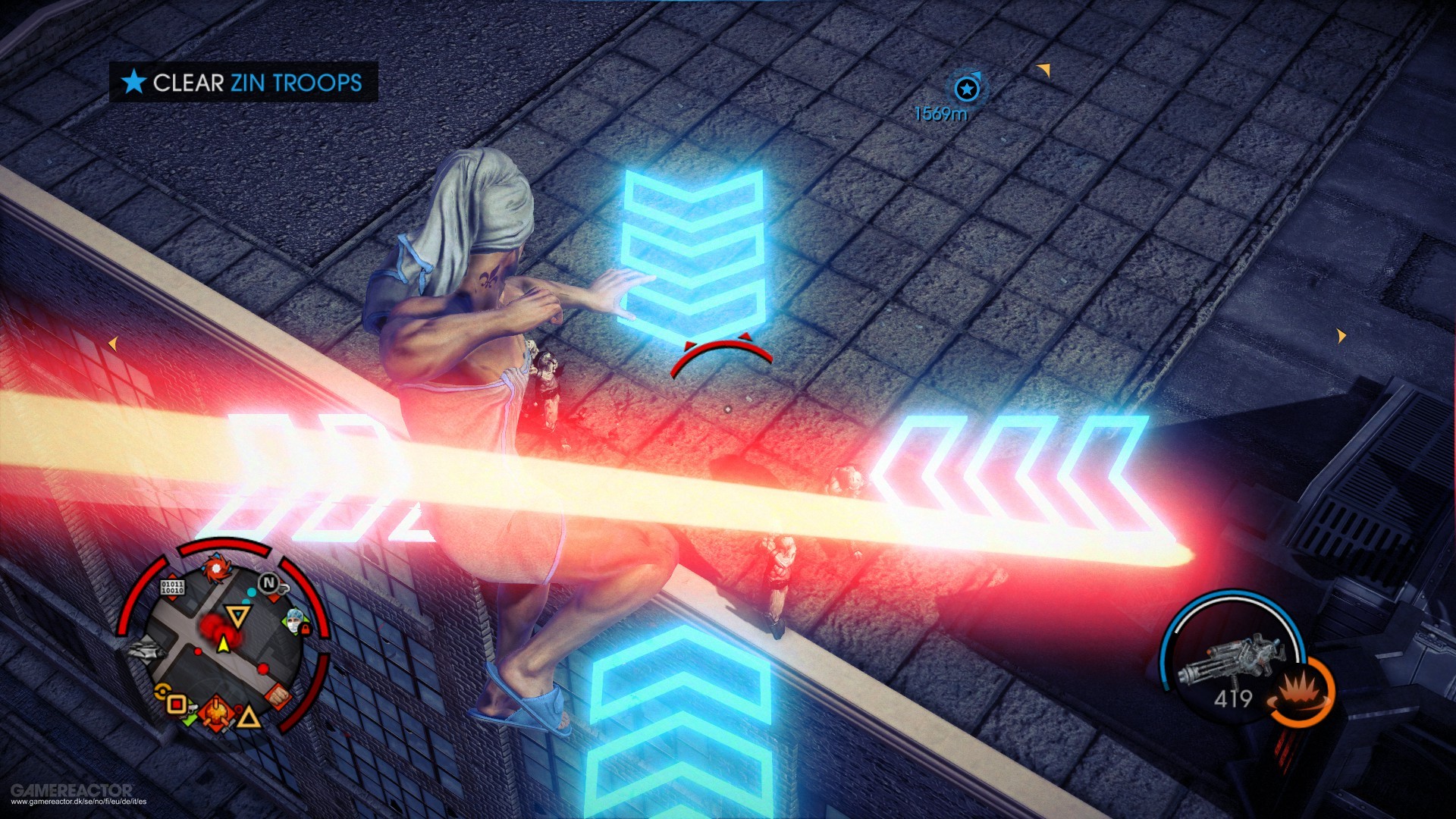This screenshot has width=1456, height=819.
Task: Click the red vortex portal icon on minimap
Action: tap(216, 569)
